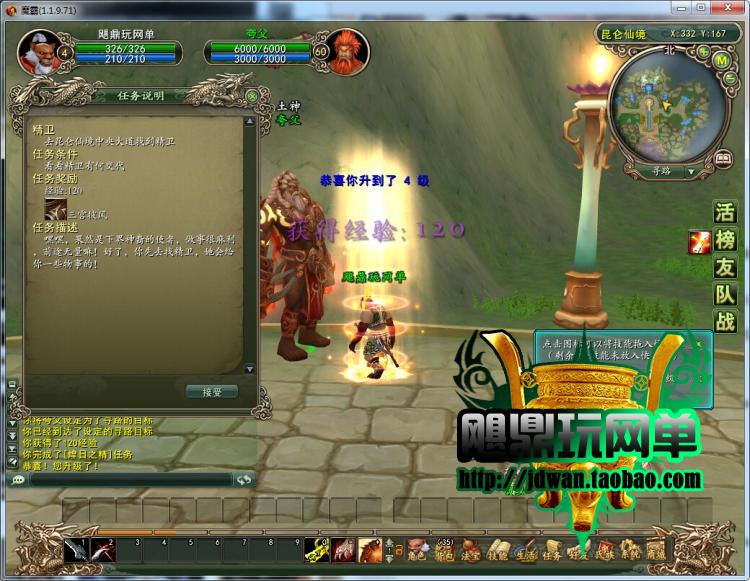
Task: Activate the red sword skill icon on the right
Action: tap(698, 241)
